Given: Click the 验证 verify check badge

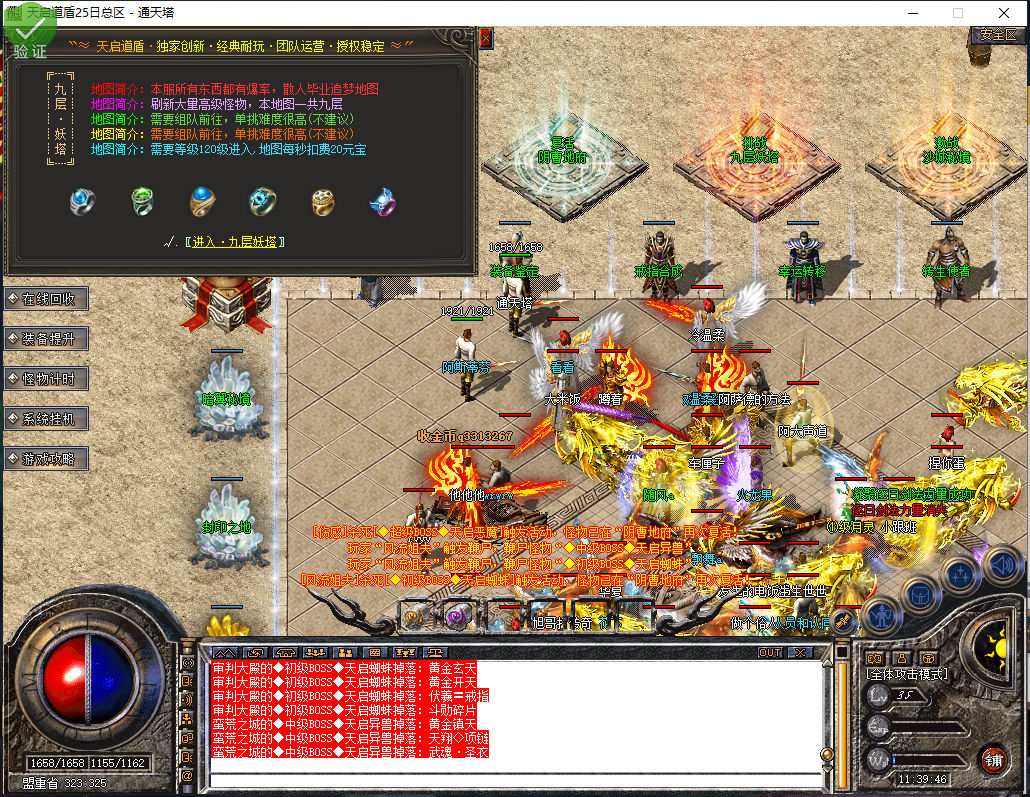Looking at the screenshot, I should [x=29, y=37].
